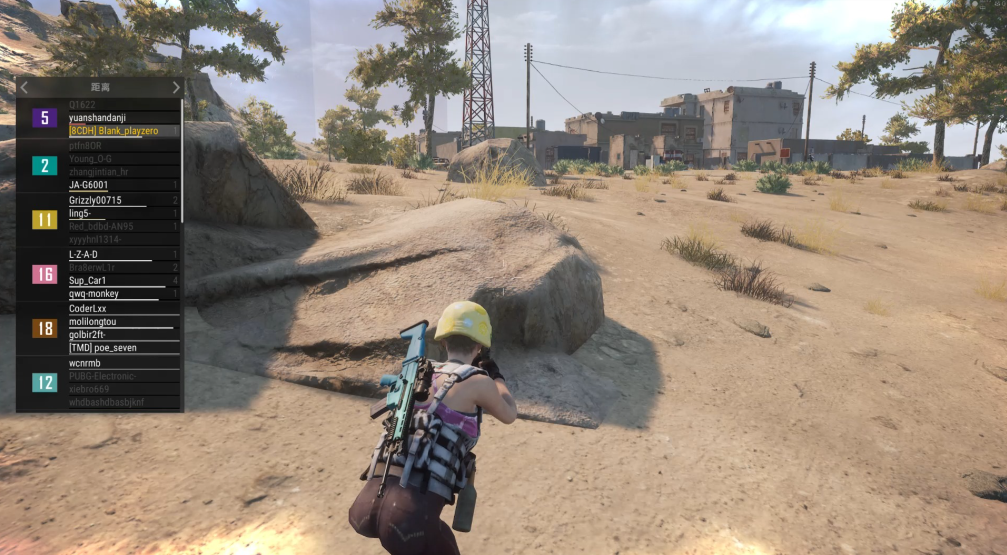Pick player ling5- from the list
The image size is (1007, 555).
[81, 213]
